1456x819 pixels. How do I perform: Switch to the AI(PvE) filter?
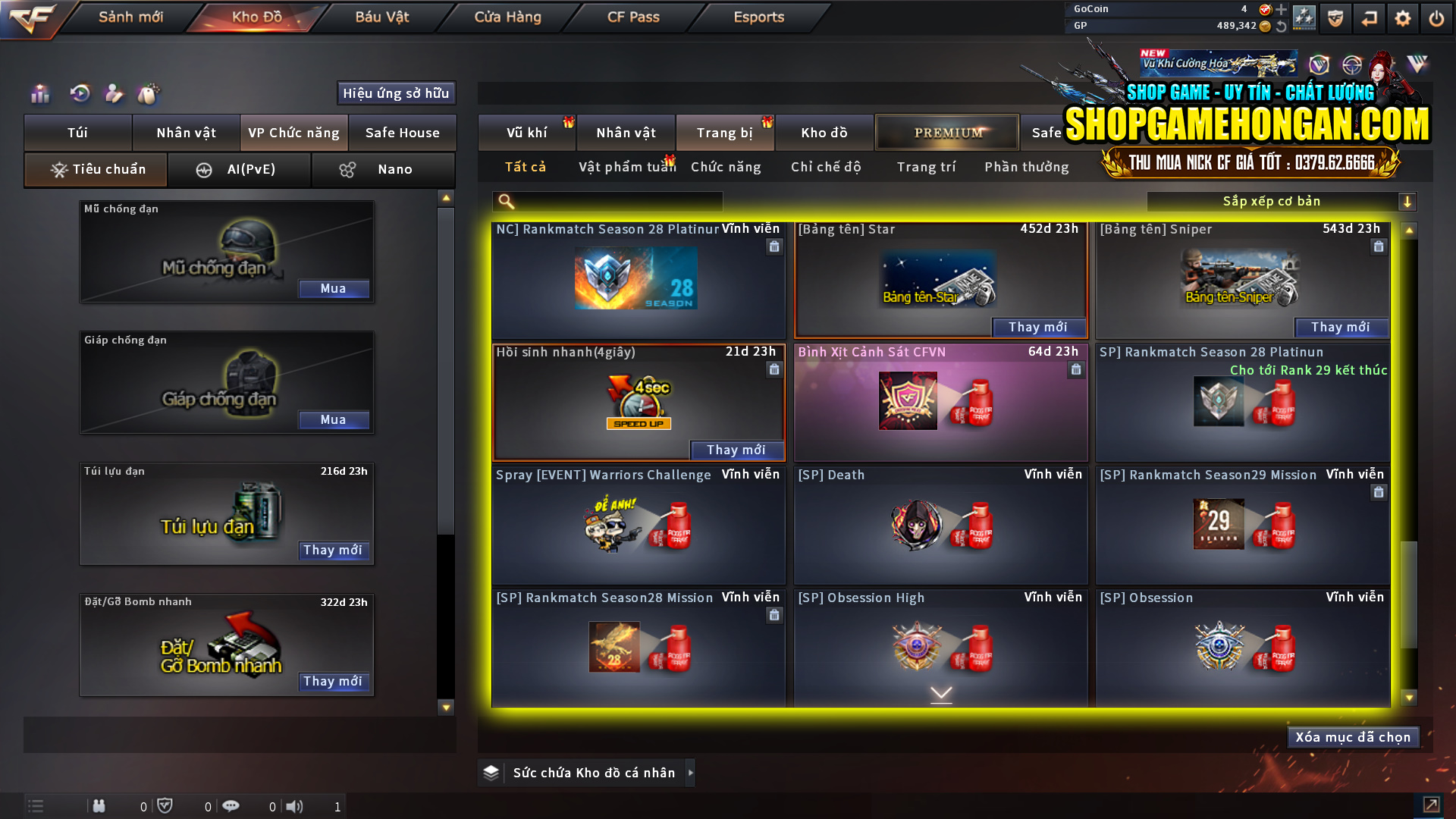(240, 169)
